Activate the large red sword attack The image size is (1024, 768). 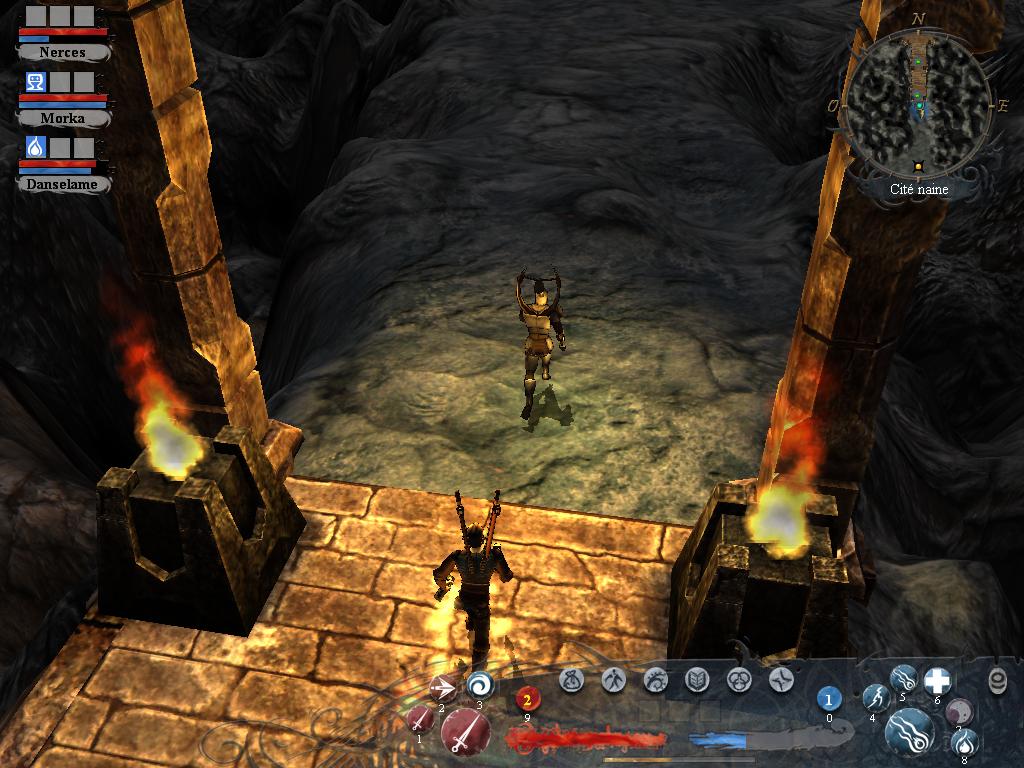pos(465,732)
